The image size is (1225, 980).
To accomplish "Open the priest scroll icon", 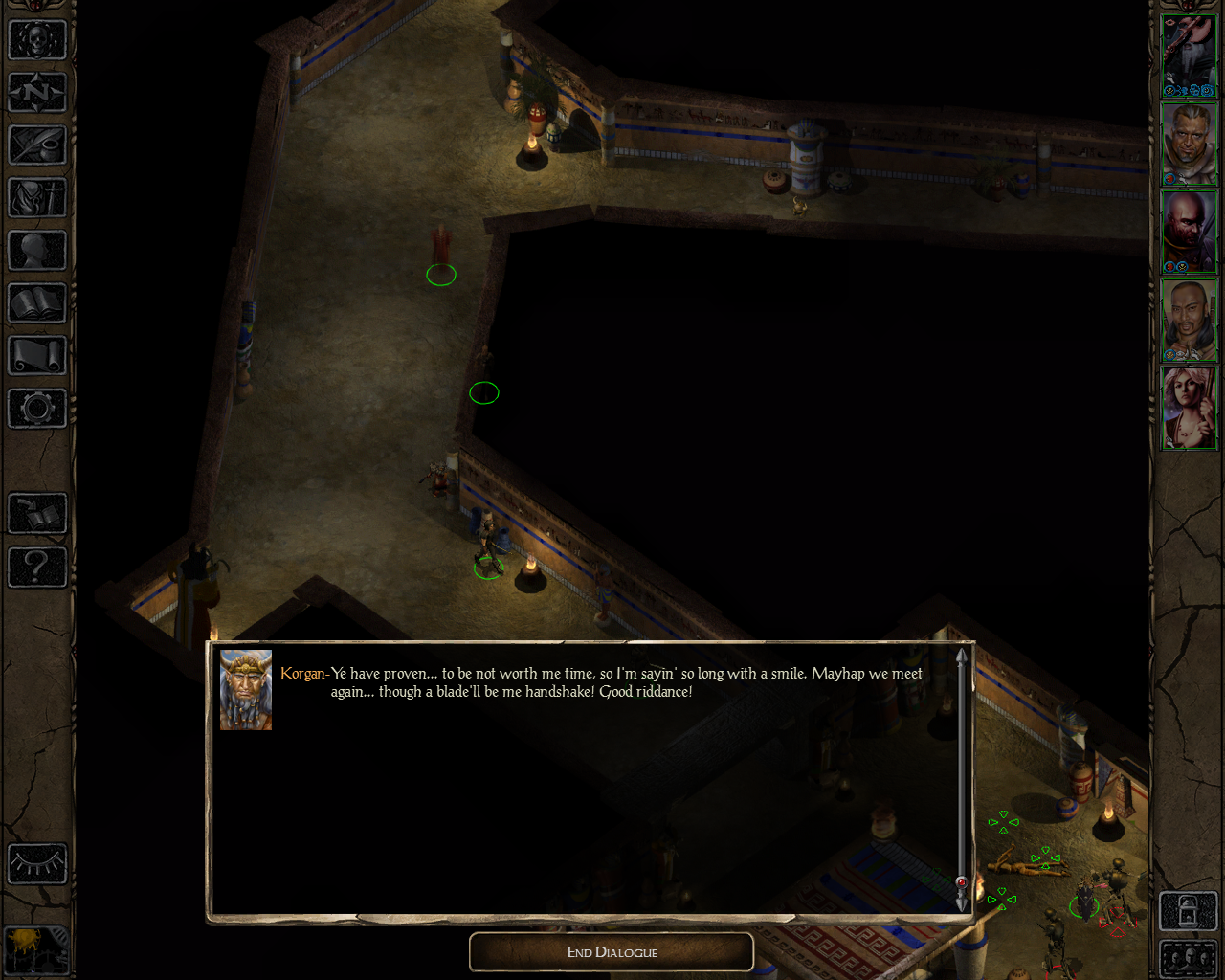I will [x=37, y=356].
